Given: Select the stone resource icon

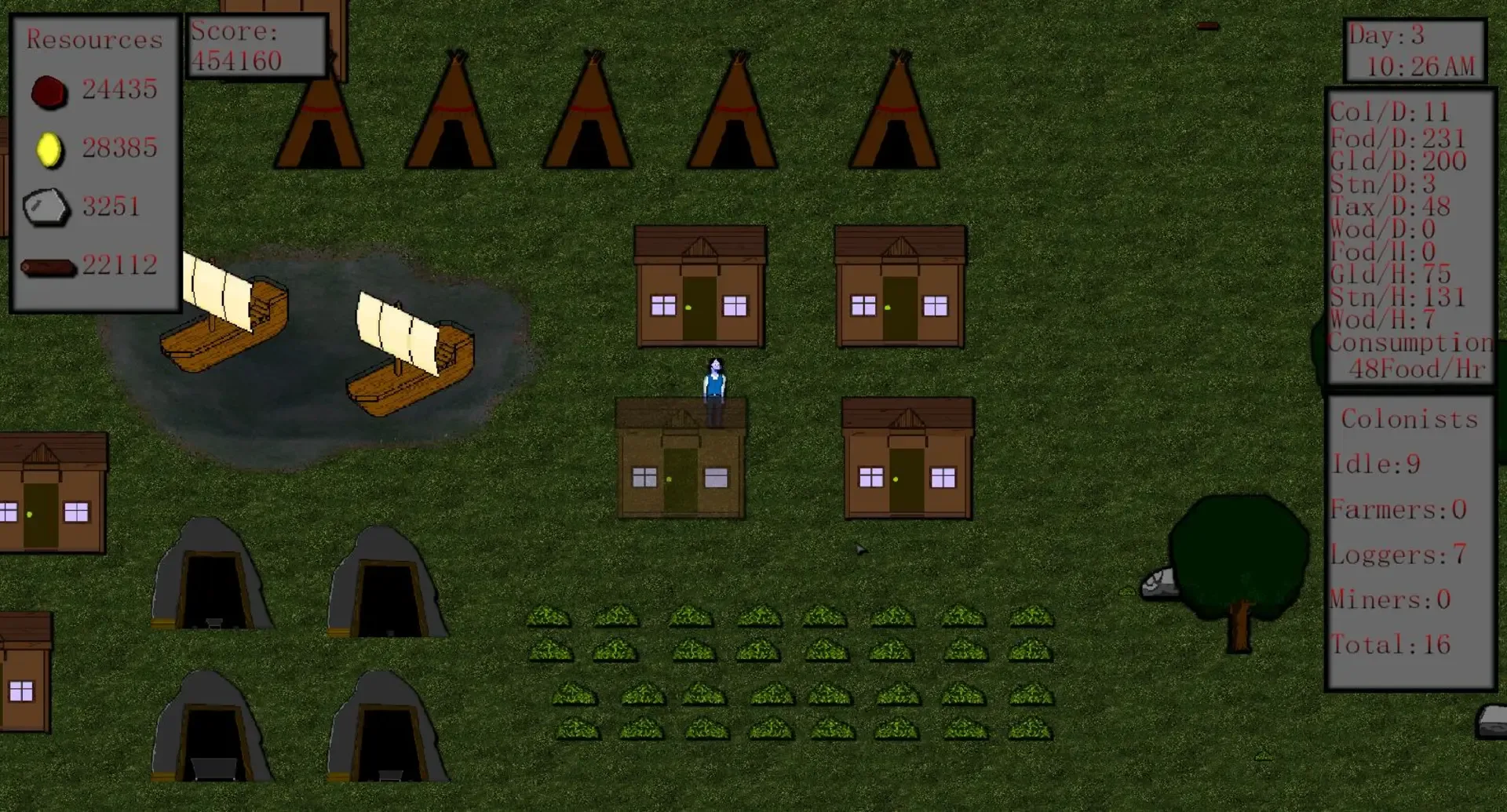Looking at the screenshot, I should point(47,206).
